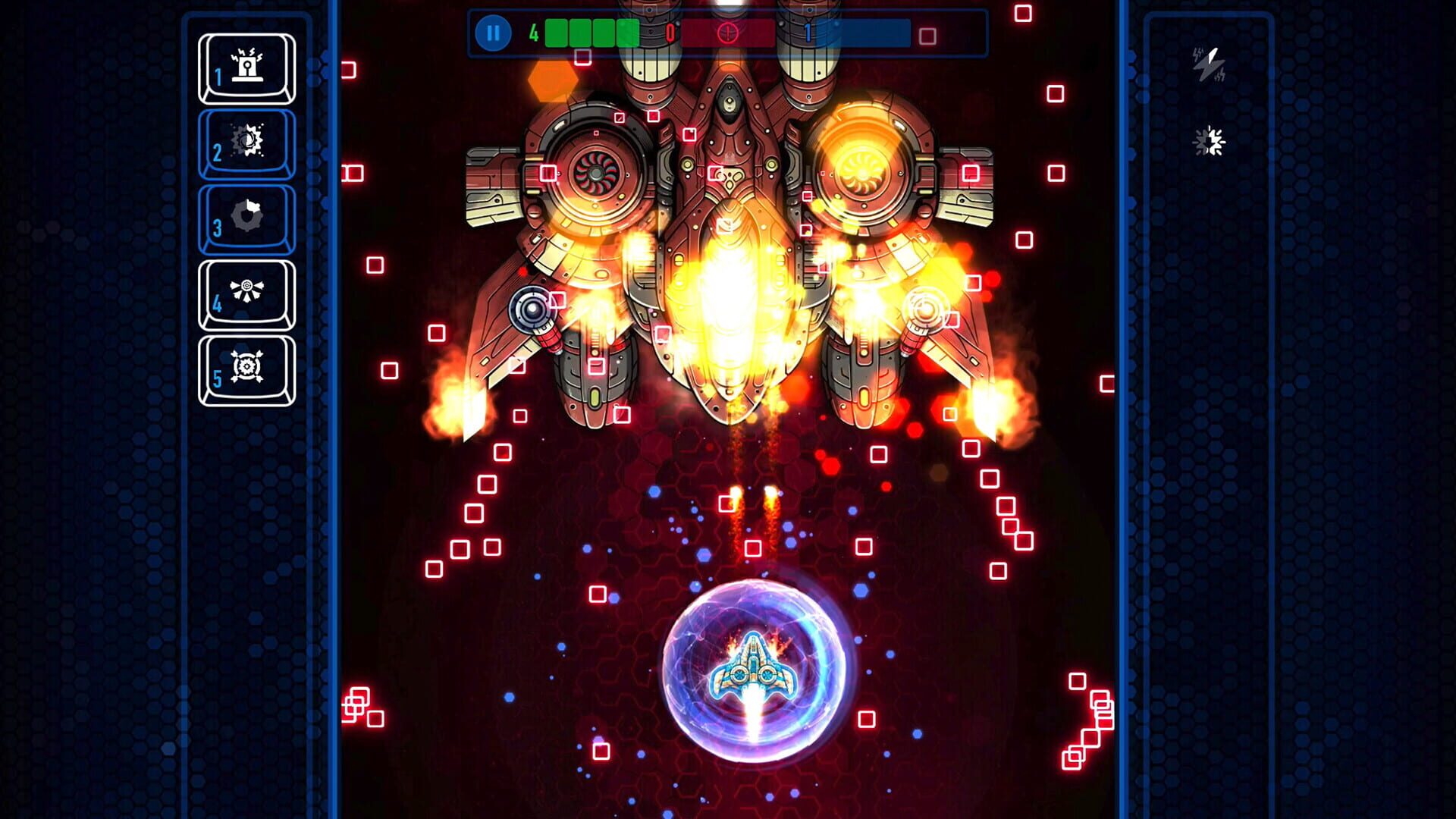Click the red warning target indicator
The image size is (1456, 819).
[728, 32]
